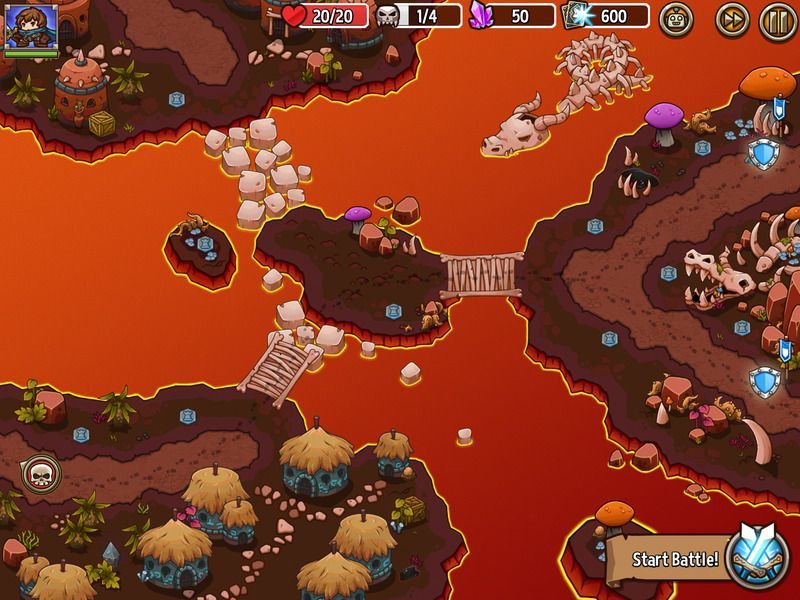Select the hero portrait
Viewport: 800px width, 600px height.
click(24, 26)
